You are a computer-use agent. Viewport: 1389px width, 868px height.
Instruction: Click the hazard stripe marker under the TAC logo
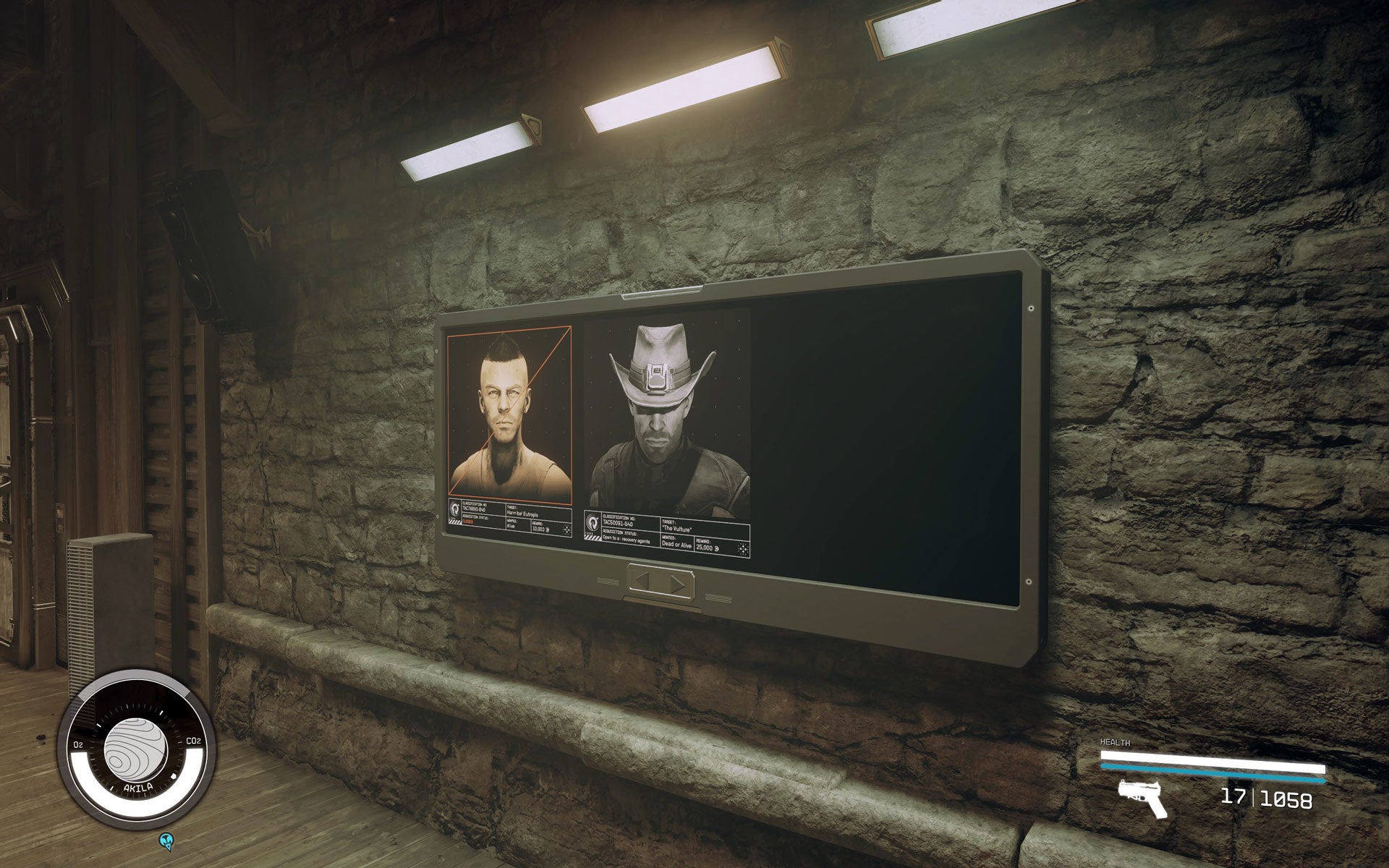click(x=593, y=537)
